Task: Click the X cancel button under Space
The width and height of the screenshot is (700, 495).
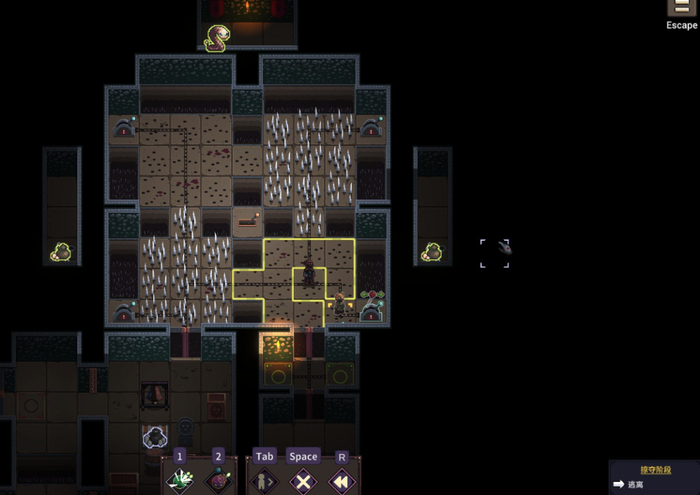Action: [x=303, y=480]
